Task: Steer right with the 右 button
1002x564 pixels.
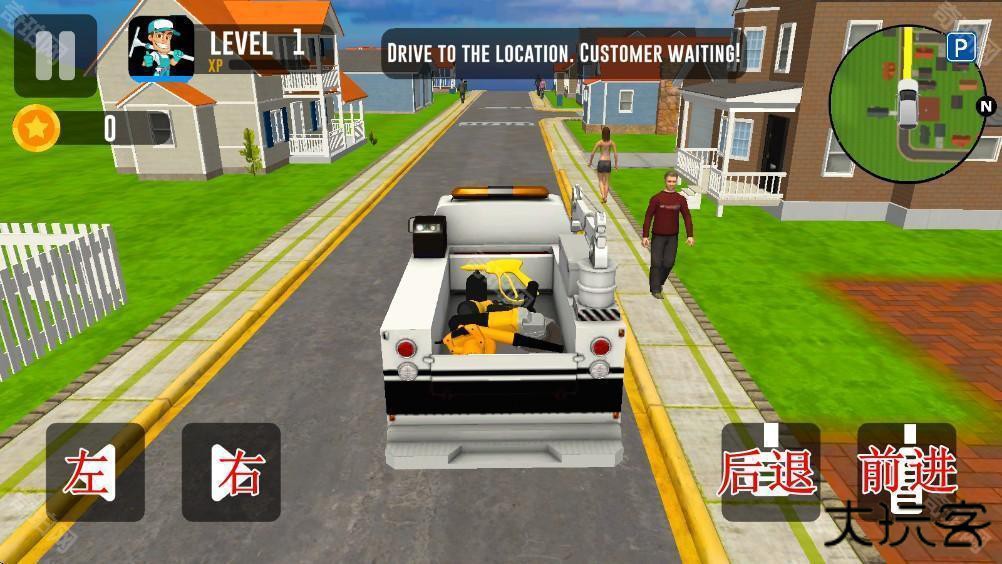Action: click(x=231, y=472)
